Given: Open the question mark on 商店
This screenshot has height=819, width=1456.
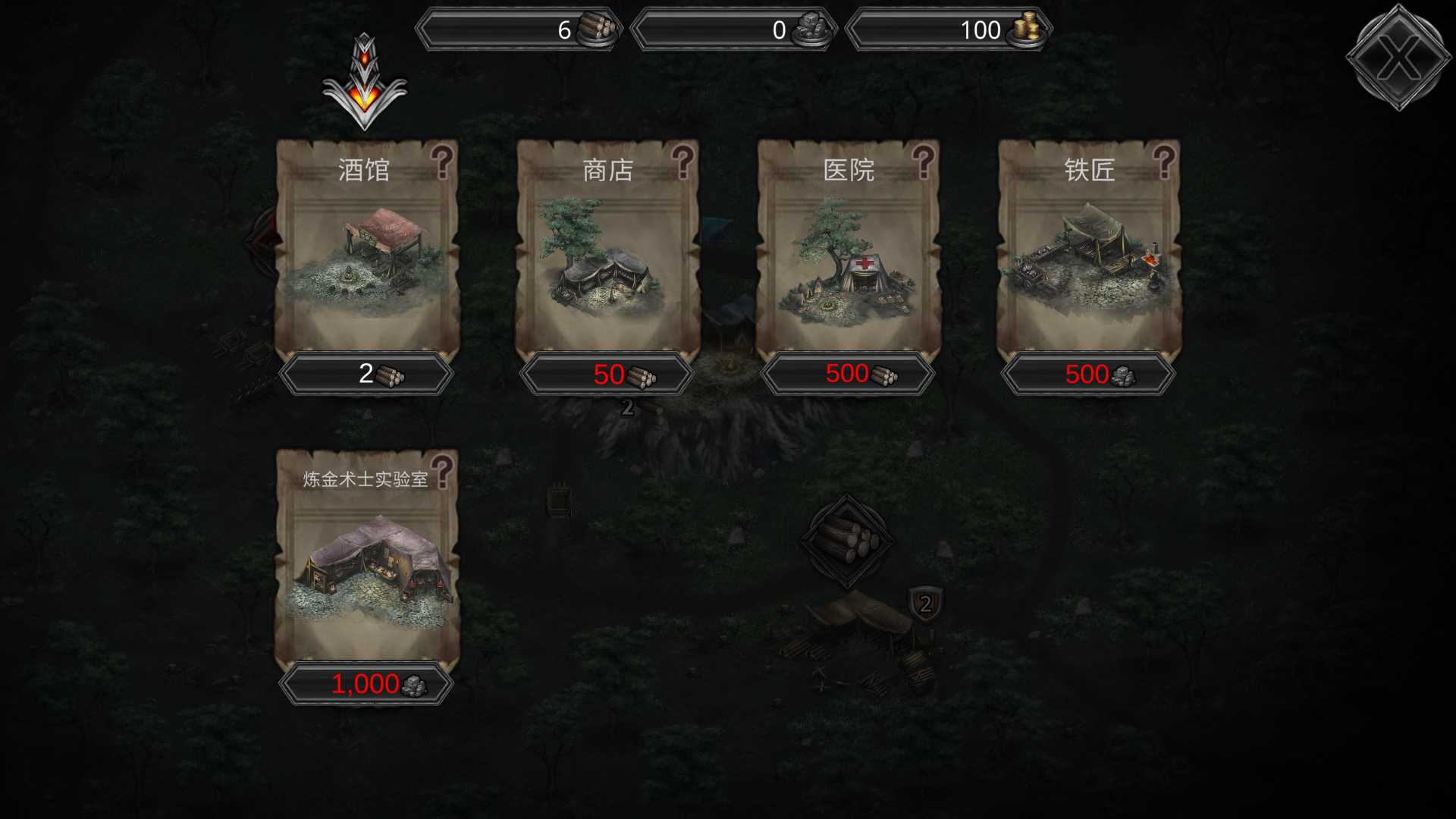Looking at the screenshot, I should click(x=682, y=161).
